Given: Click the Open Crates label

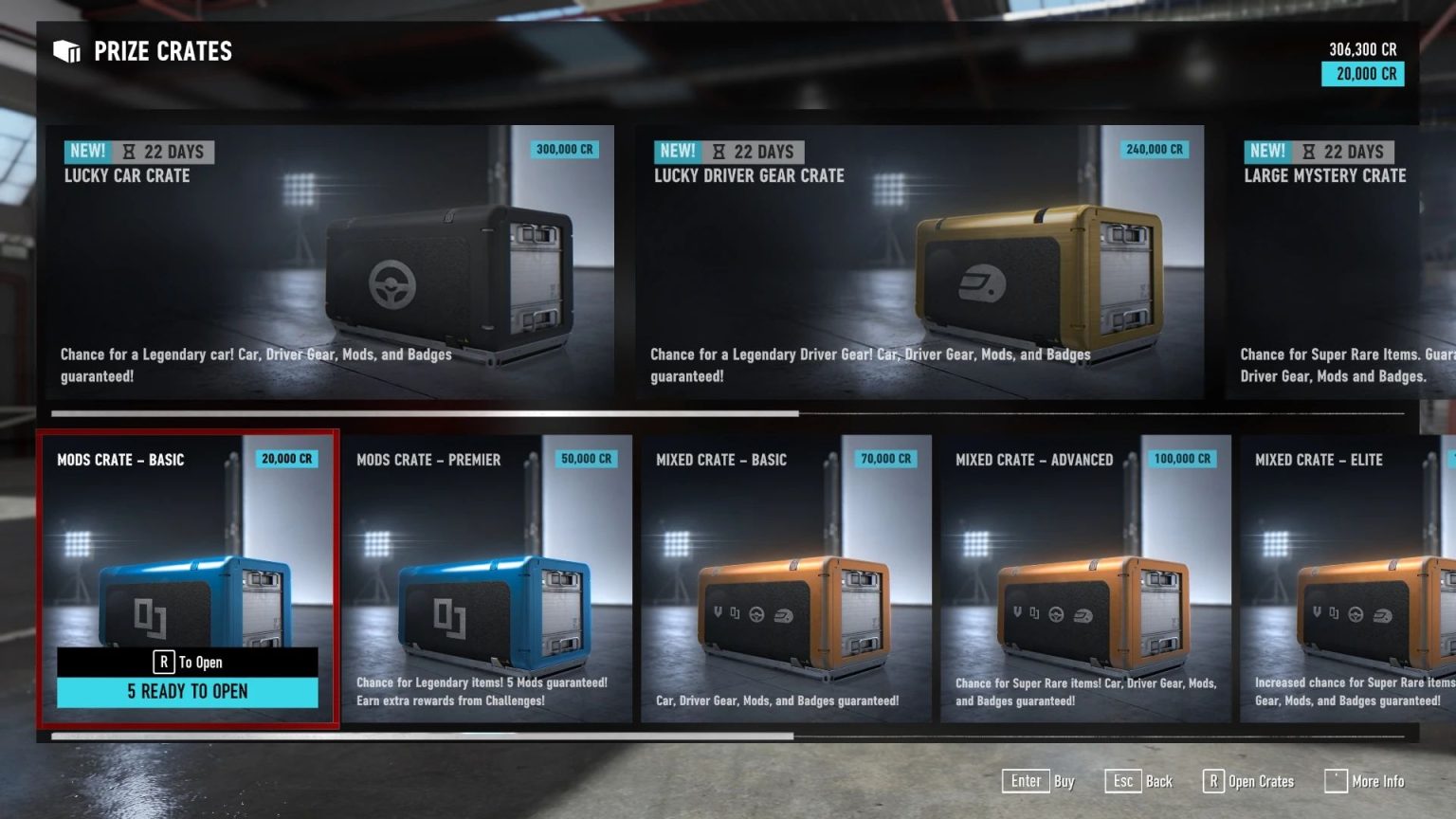Looking at the screenshot, I should 1261,781.
